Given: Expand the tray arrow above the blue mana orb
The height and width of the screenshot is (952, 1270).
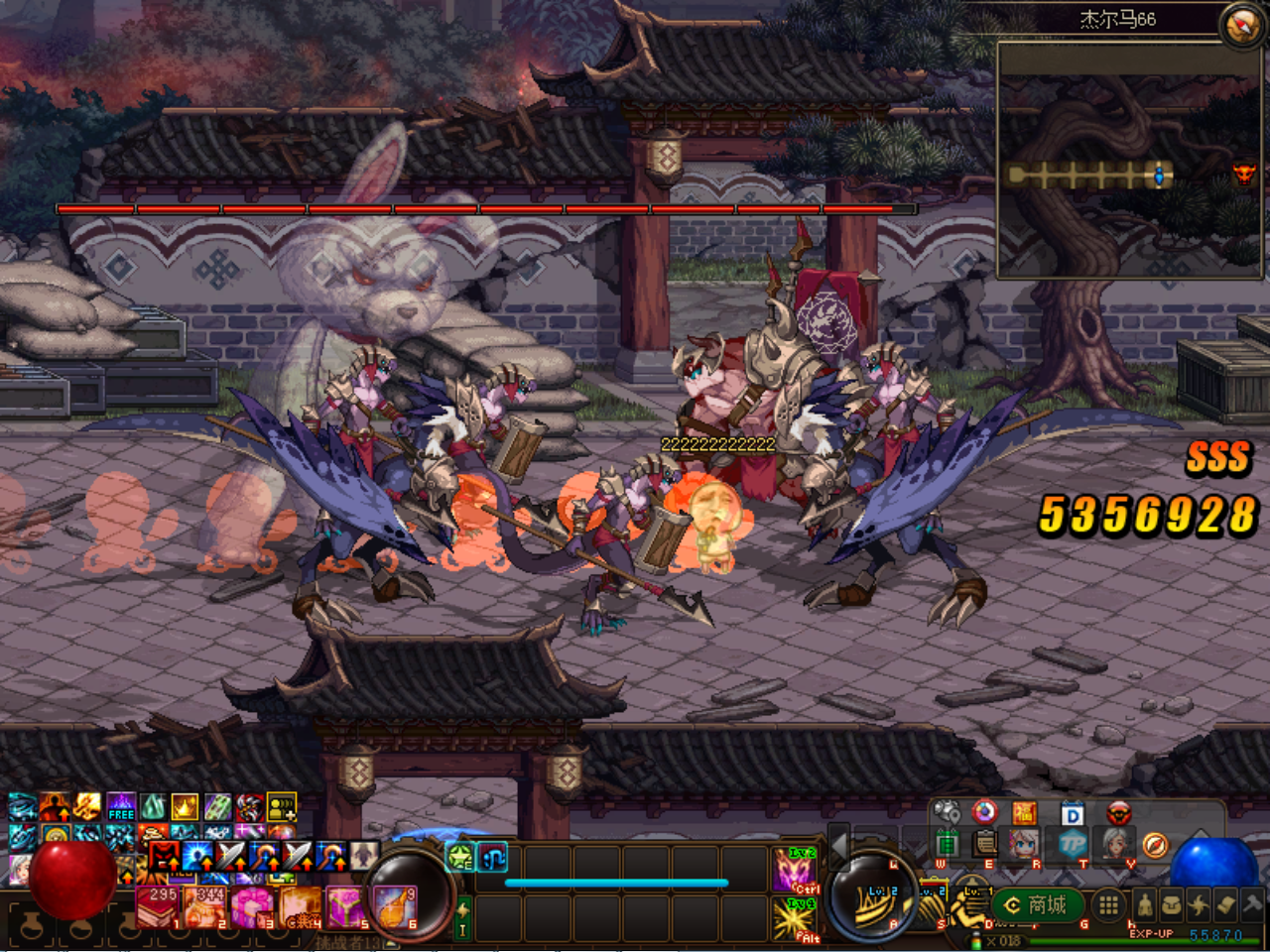Looking at the screenshot, I should (1201, 831).
